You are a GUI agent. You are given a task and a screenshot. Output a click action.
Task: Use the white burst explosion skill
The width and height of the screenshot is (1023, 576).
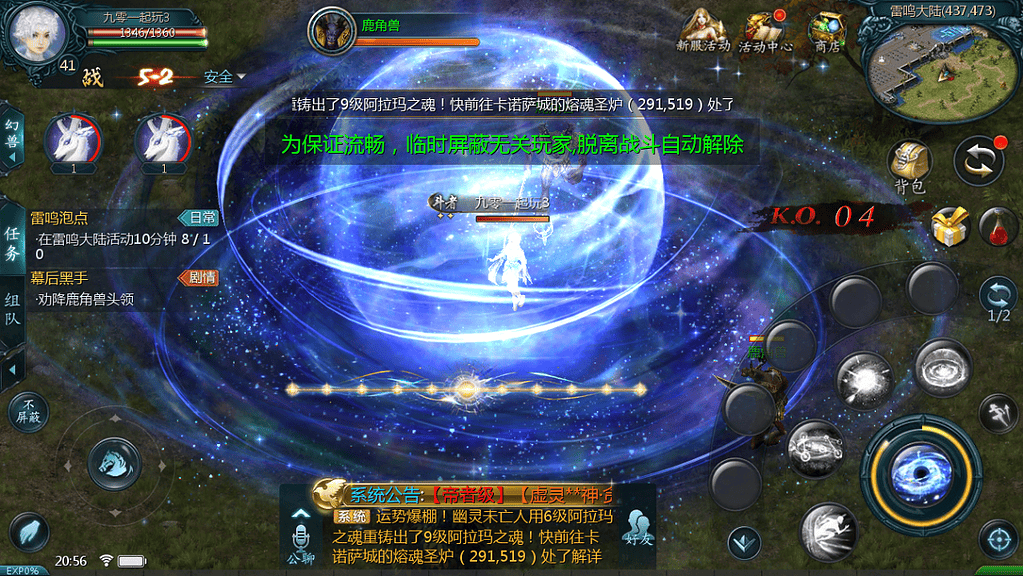click(x=862, y=381)
